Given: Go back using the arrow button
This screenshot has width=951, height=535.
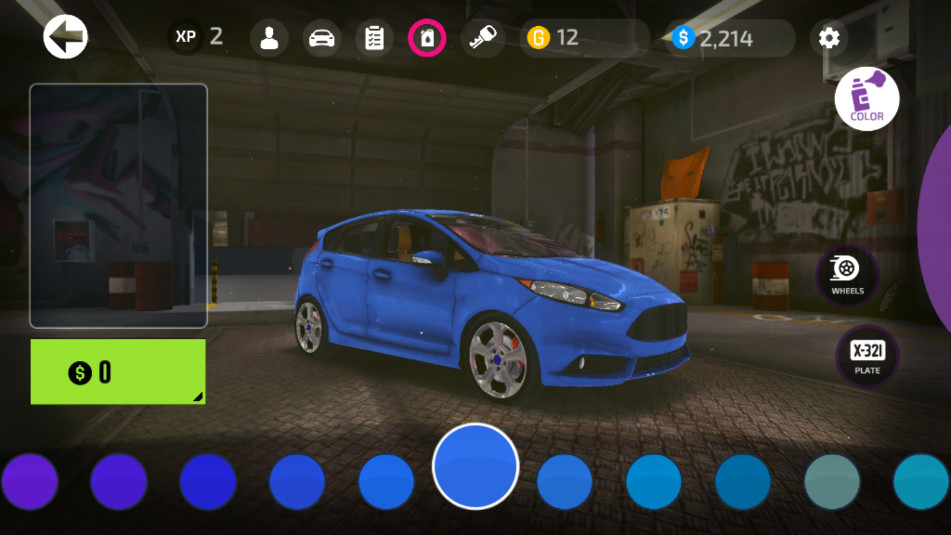Looking at the screenshot, I should (66, 38).
